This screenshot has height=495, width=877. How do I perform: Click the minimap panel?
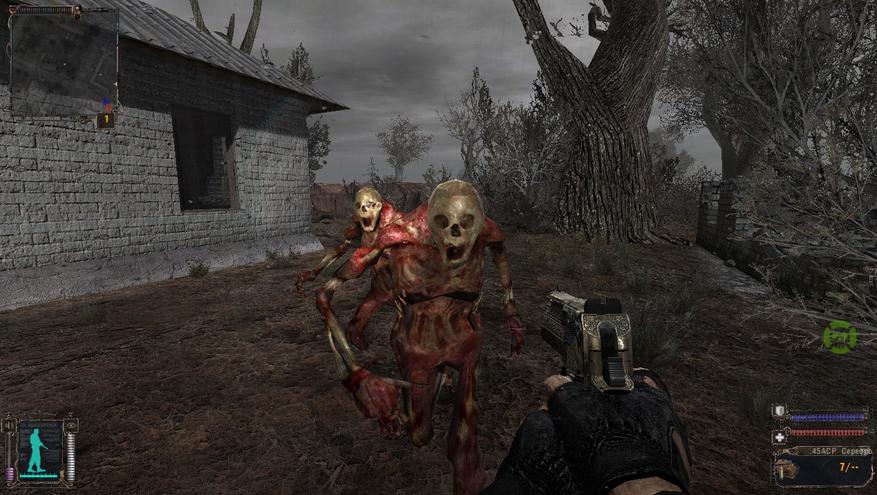(62, 58)
